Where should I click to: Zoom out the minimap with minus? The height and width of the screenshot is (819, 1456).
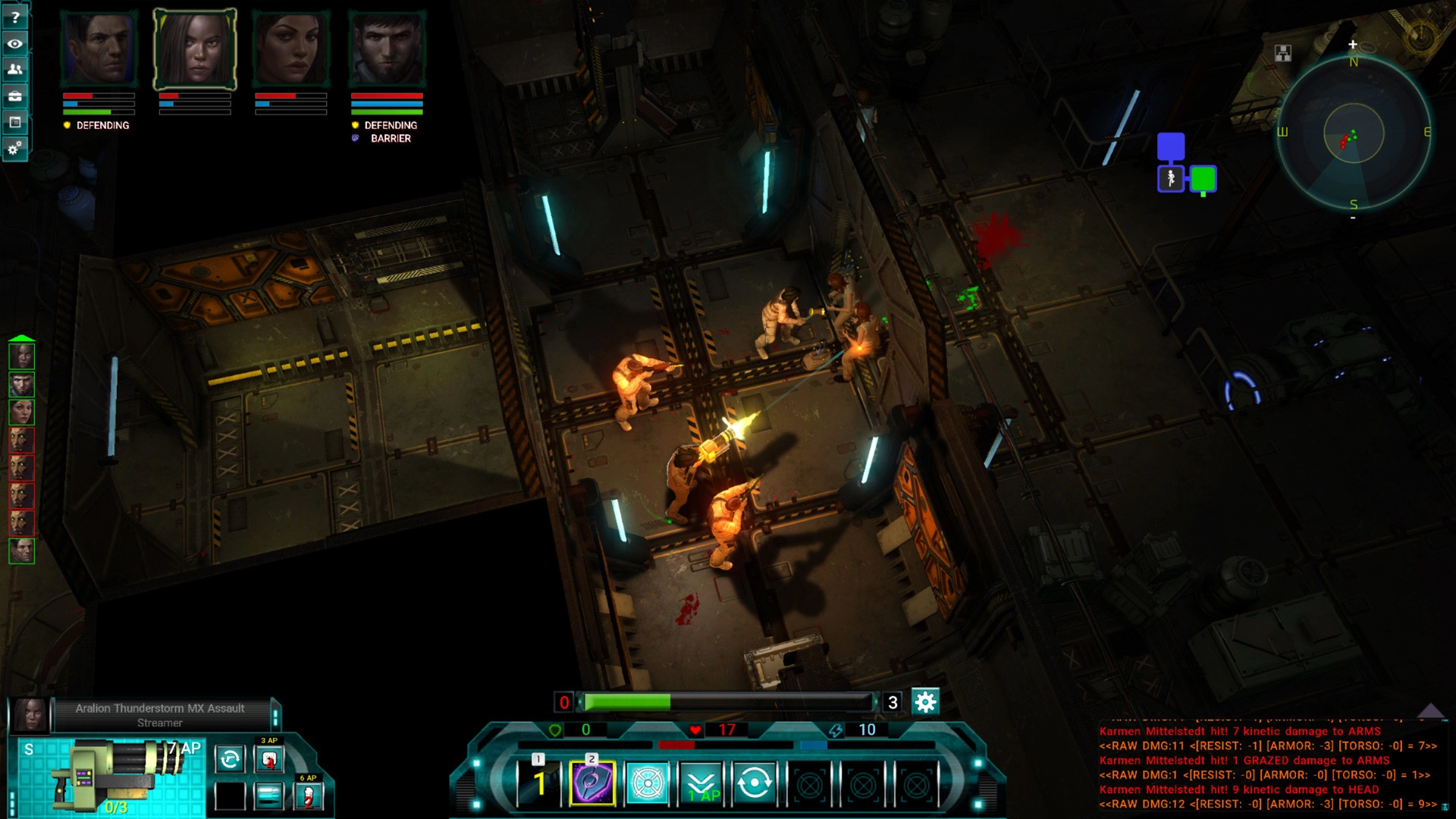pos(1353,218)
